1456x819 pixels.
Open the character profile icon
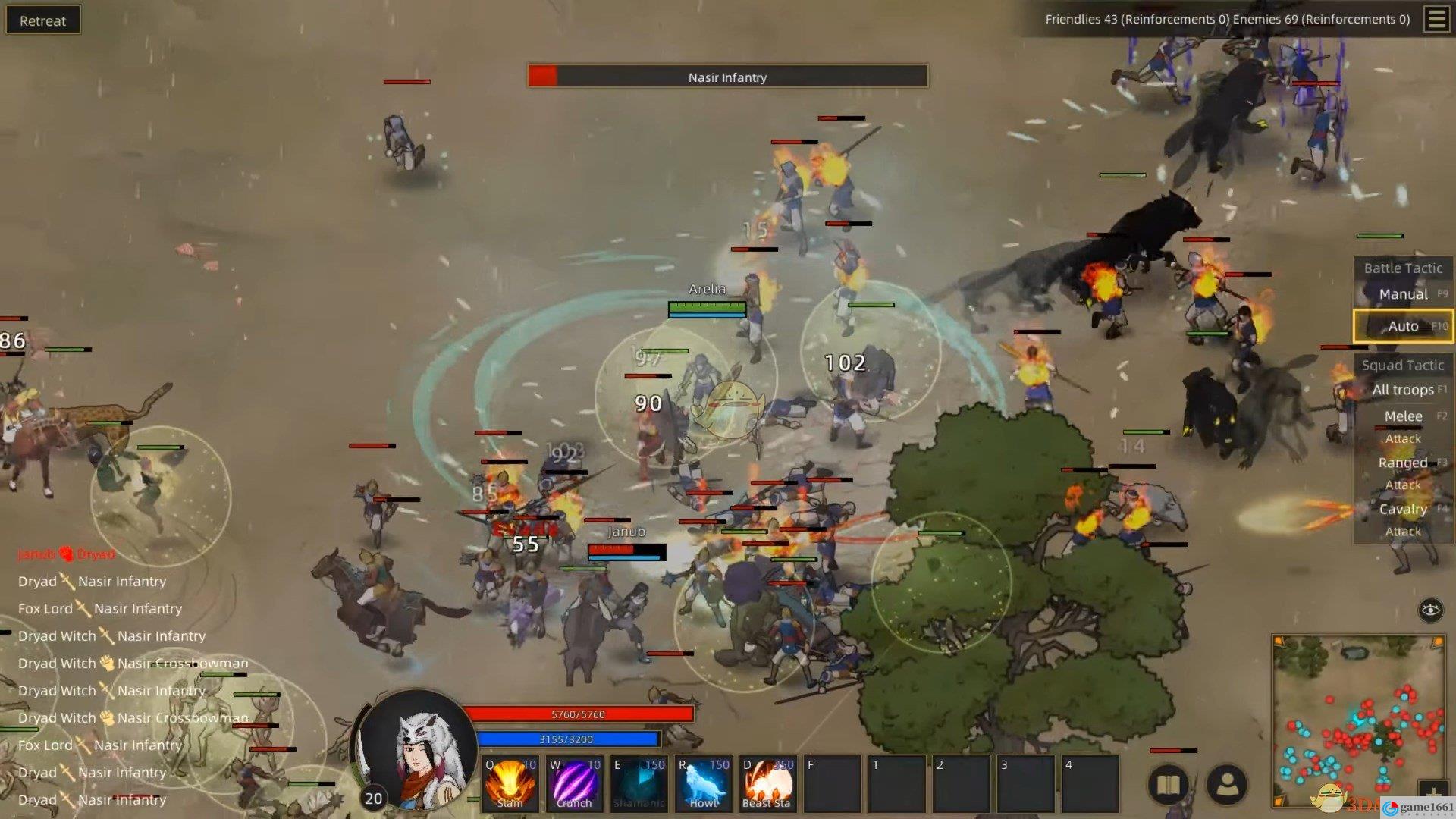[x=1226, y=785]
